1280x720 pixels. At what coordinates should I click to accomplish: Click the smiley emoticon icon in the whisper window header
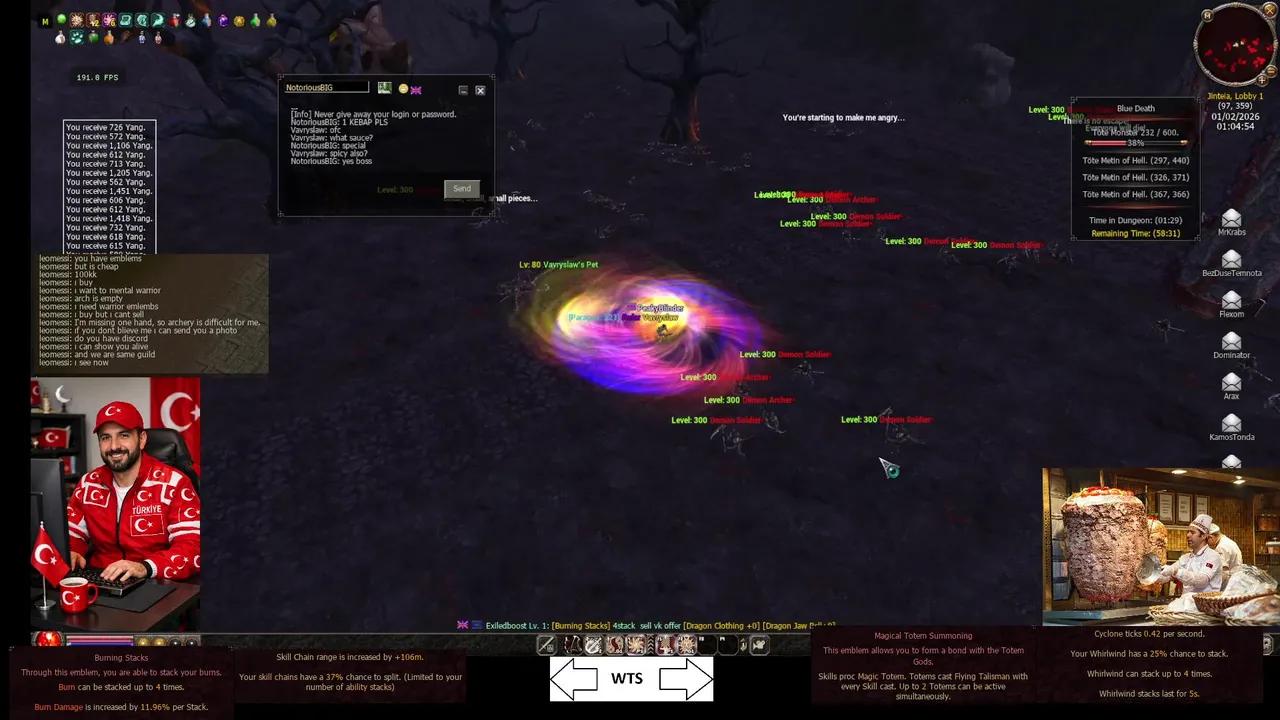tap(403, 89)
